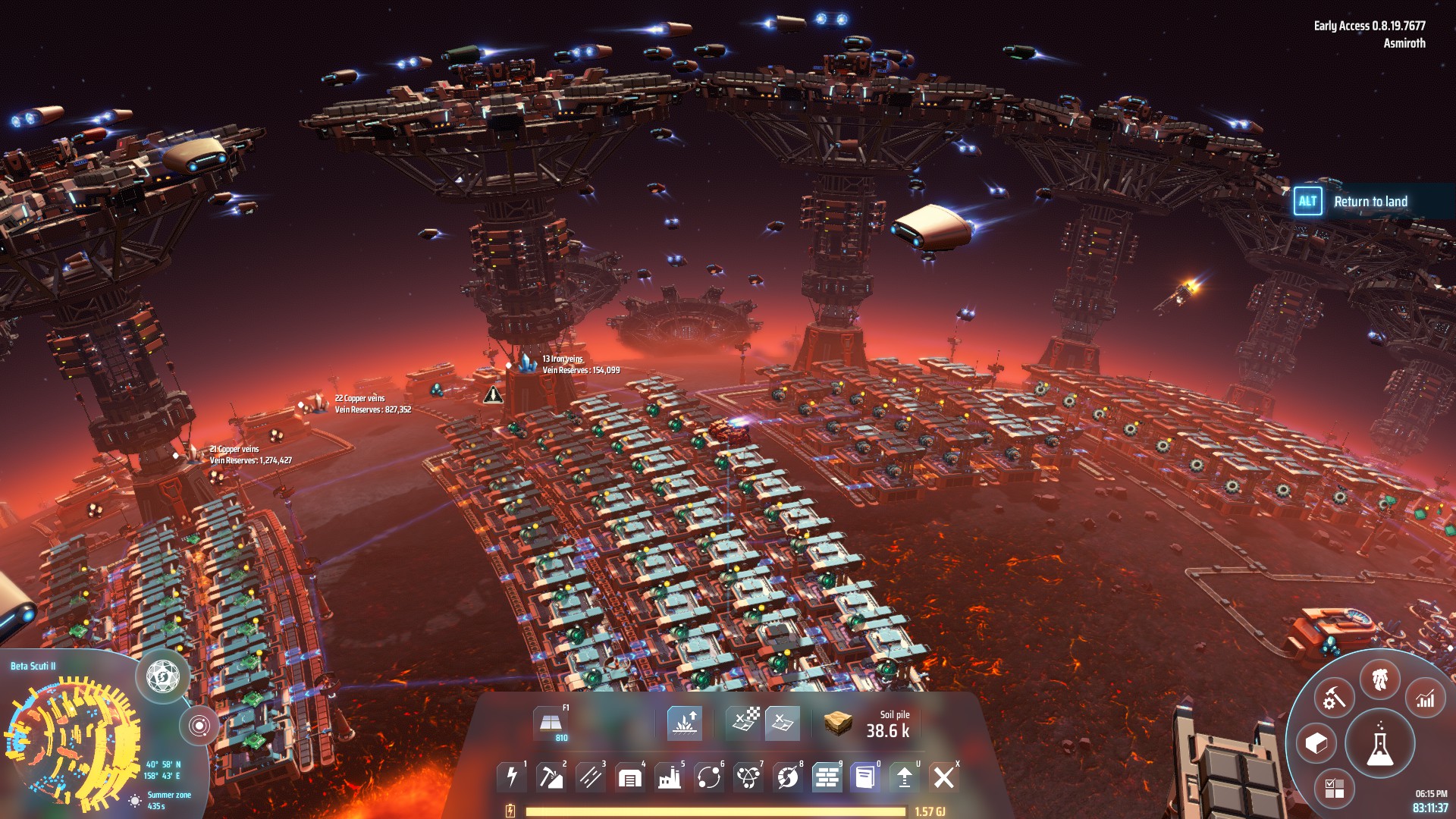Activate the upgrade arrow tool
Screen dimensions: 1456x819
coord(905,777)
